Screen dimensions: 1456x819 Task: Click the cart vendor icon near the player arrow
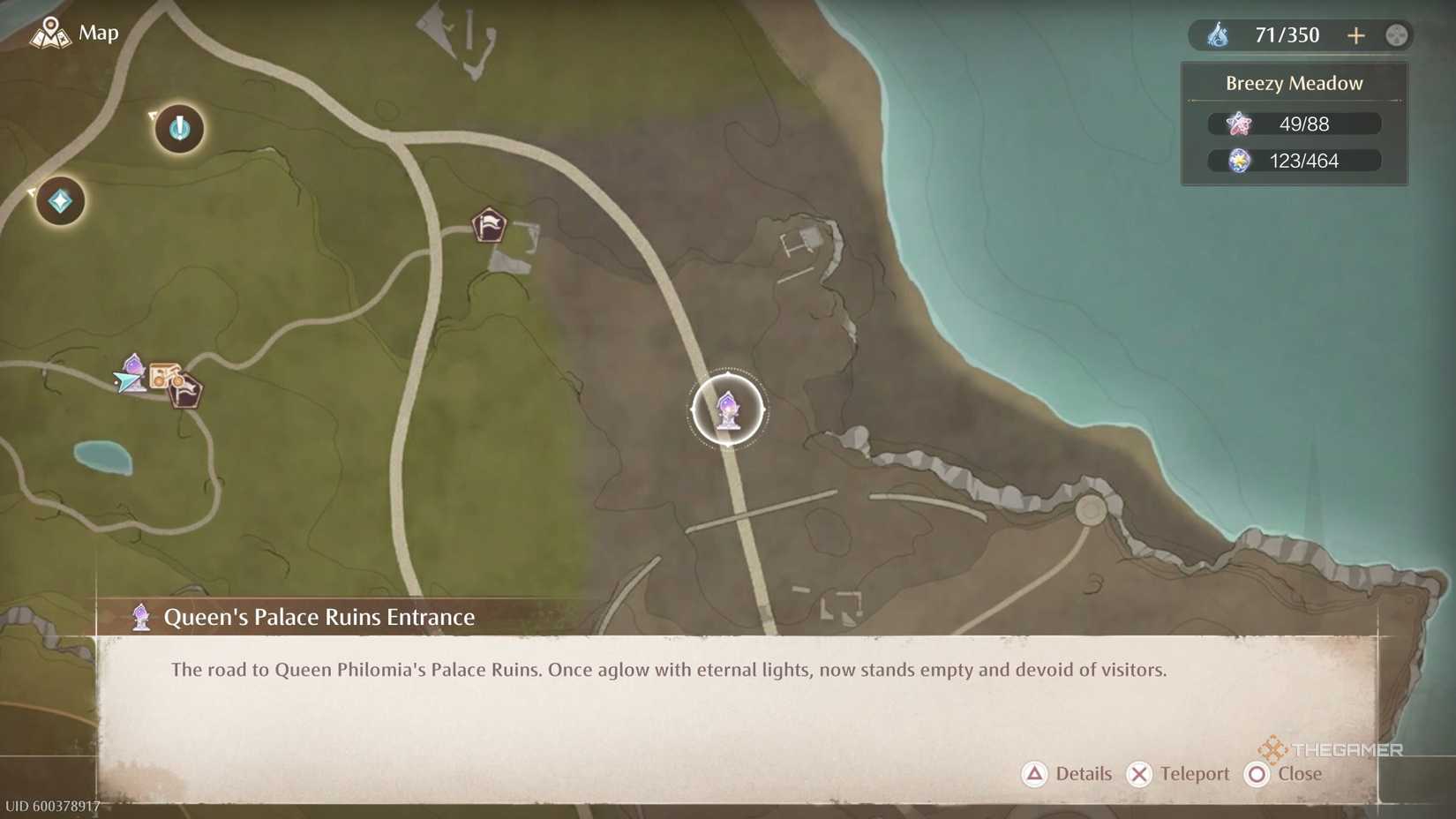[164, 375]
